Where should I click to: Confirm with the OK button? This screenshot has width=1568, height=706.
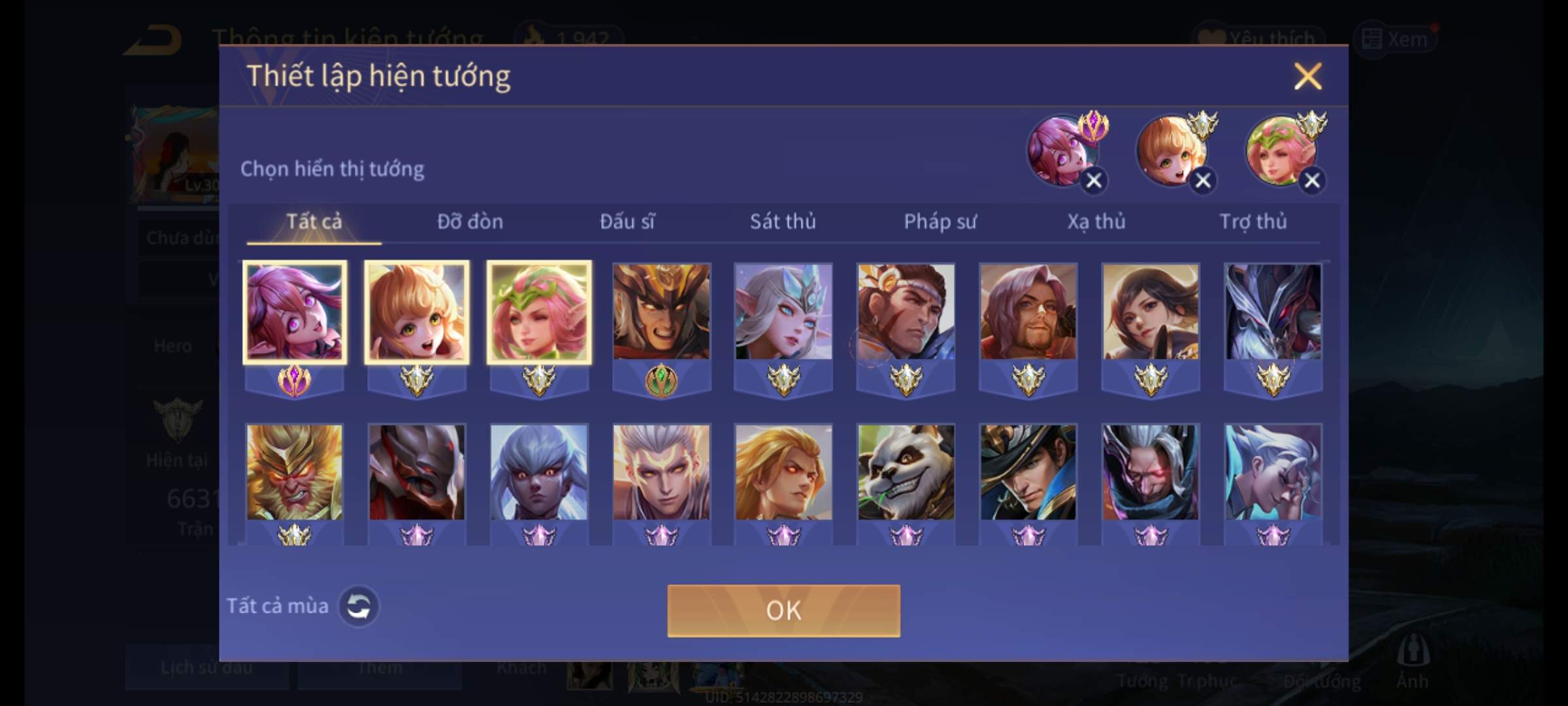click(783, 611)
